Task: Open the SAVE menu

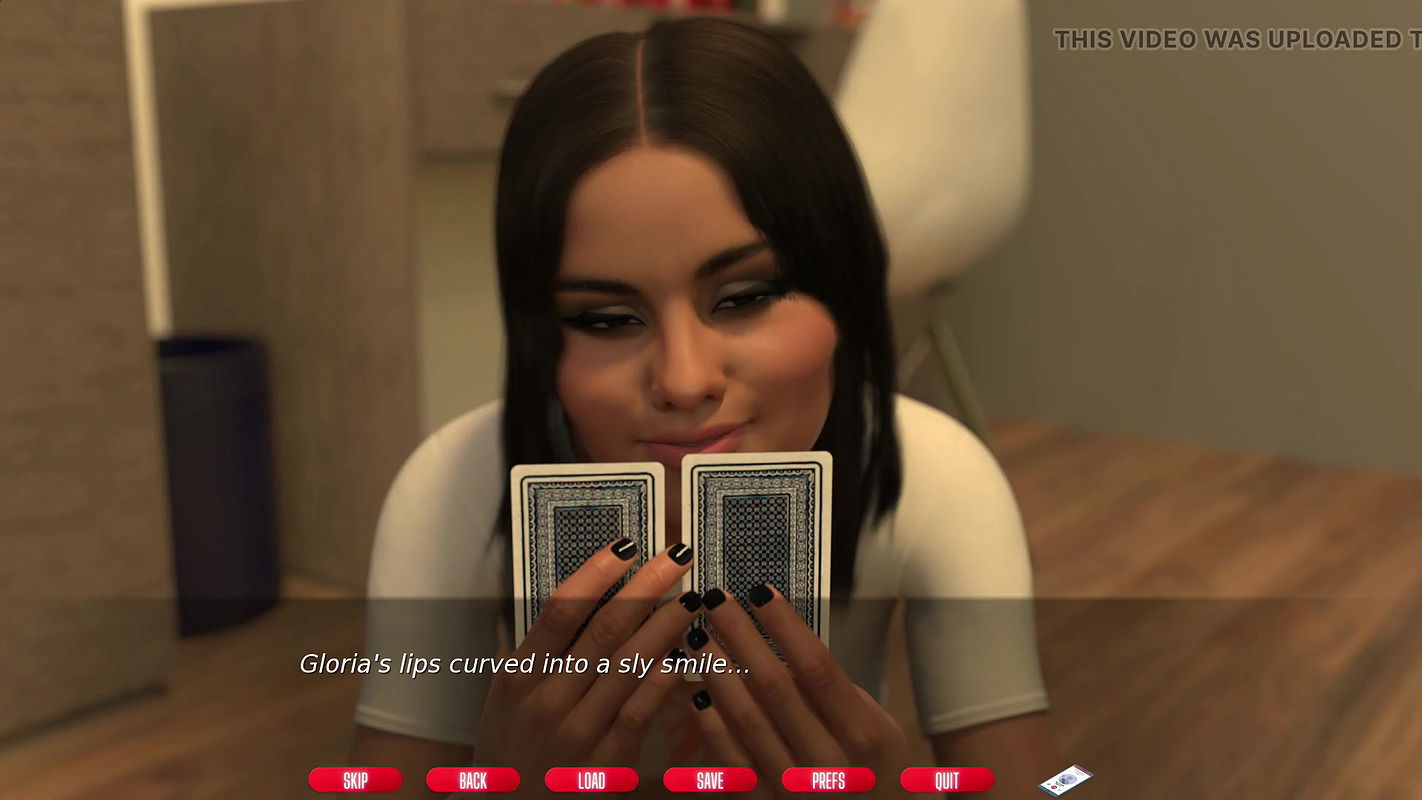Action: [x=710, y=780]
